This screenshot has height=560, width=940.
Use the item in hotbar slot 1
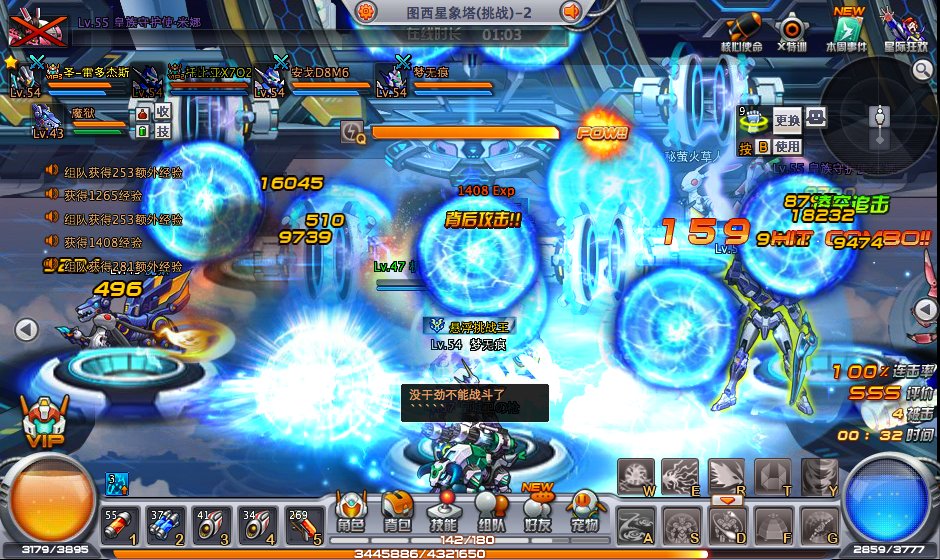pos(116,524)
